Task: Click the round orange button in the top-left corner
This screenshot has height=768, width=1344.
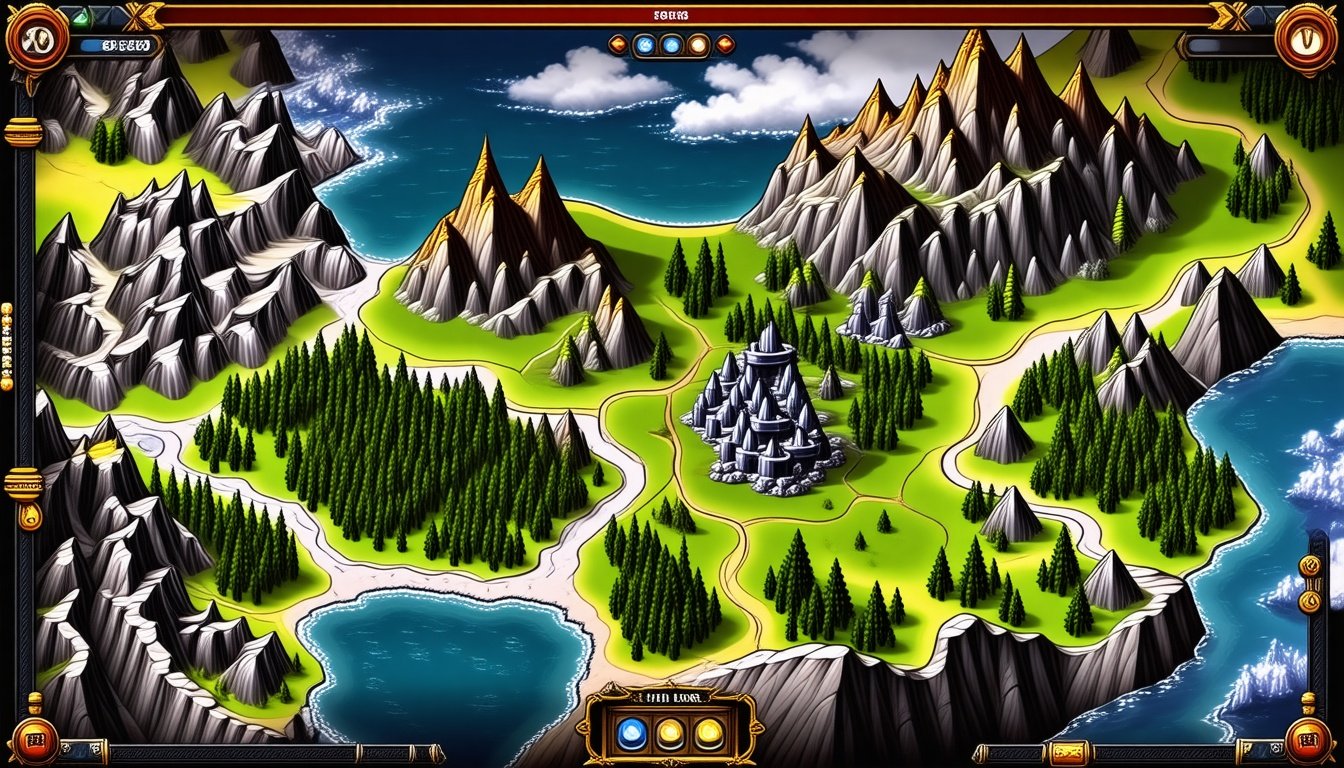Action: (36, 38)
